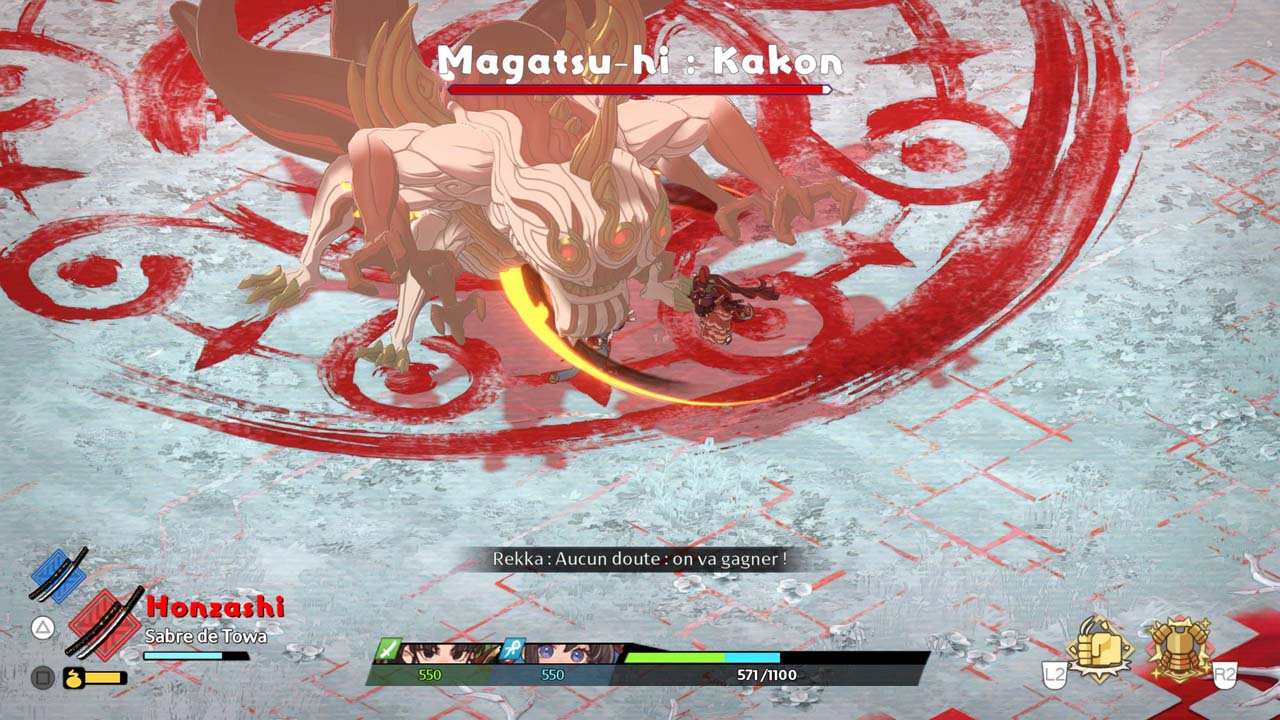Select the red Honzashi sword icon
The height and width of the screenshot is (720, 1280).
[105, 624]
